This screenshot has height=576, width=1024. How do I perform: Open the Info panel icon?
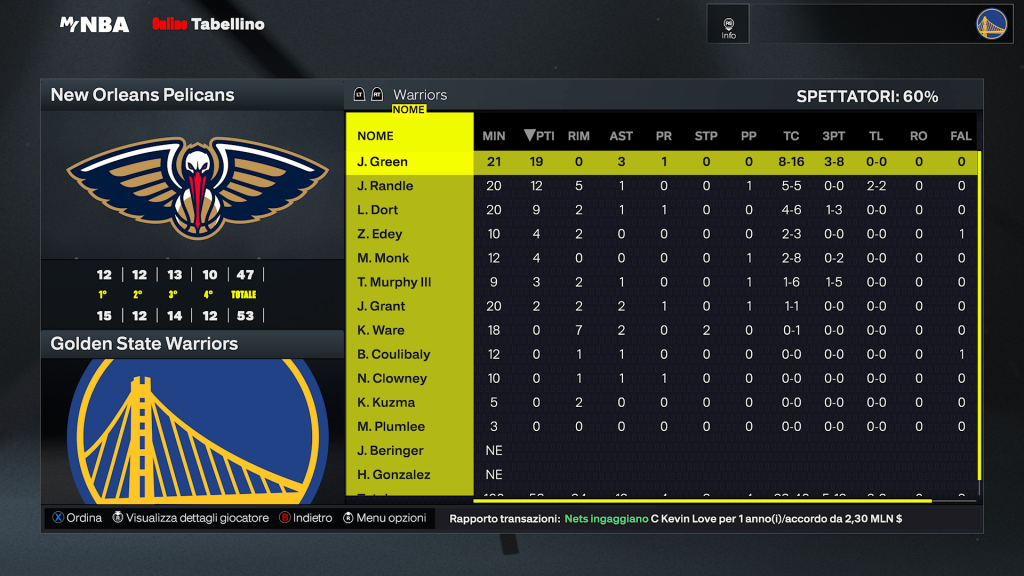click(728, 27)
